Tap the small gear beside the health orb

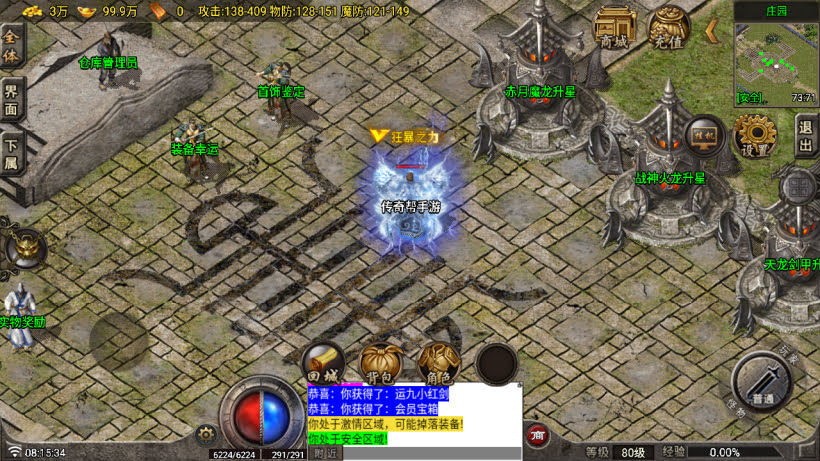click(x=207, y=433)
